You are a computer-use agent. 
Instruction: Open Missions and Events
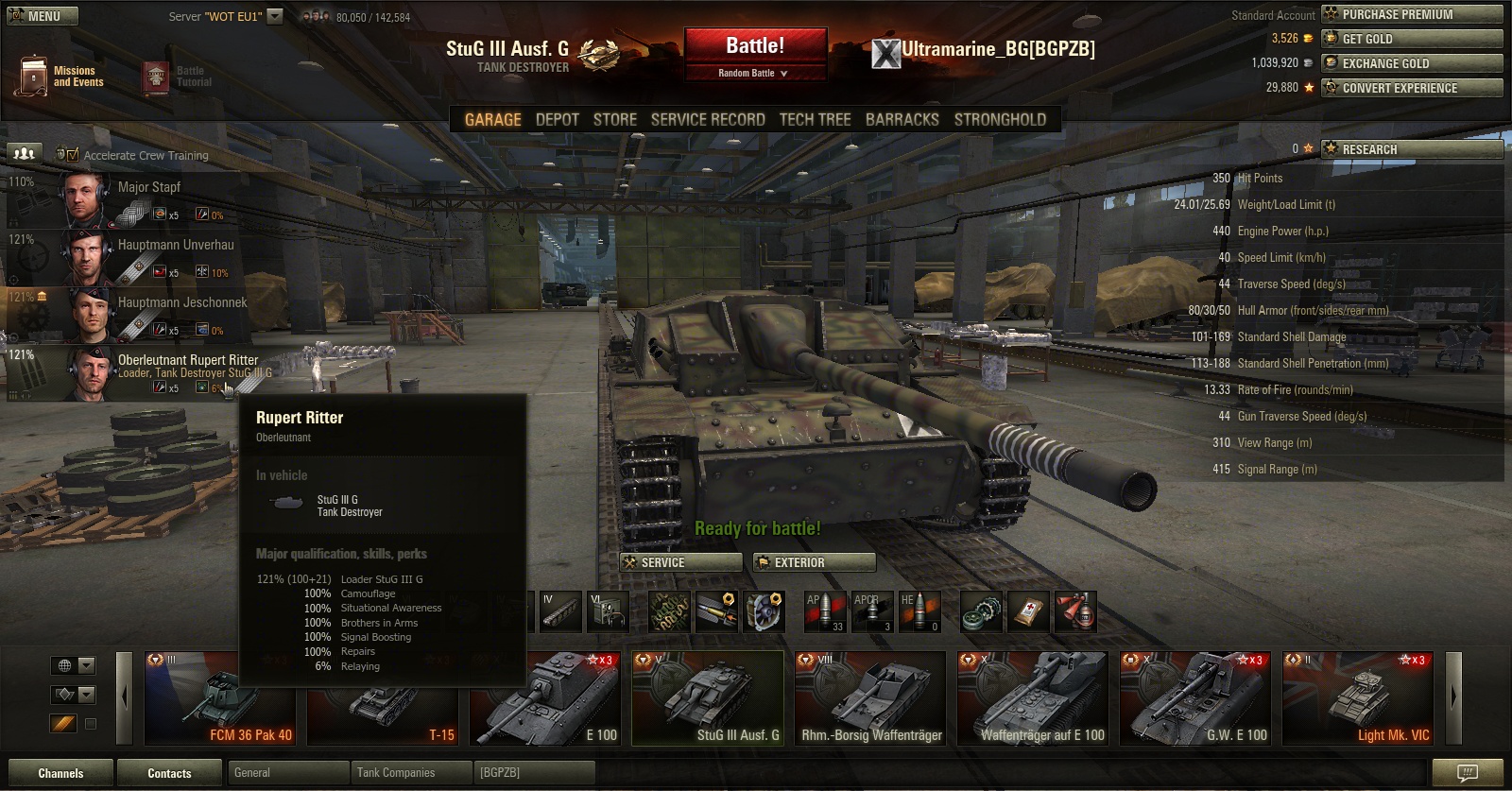59,77
